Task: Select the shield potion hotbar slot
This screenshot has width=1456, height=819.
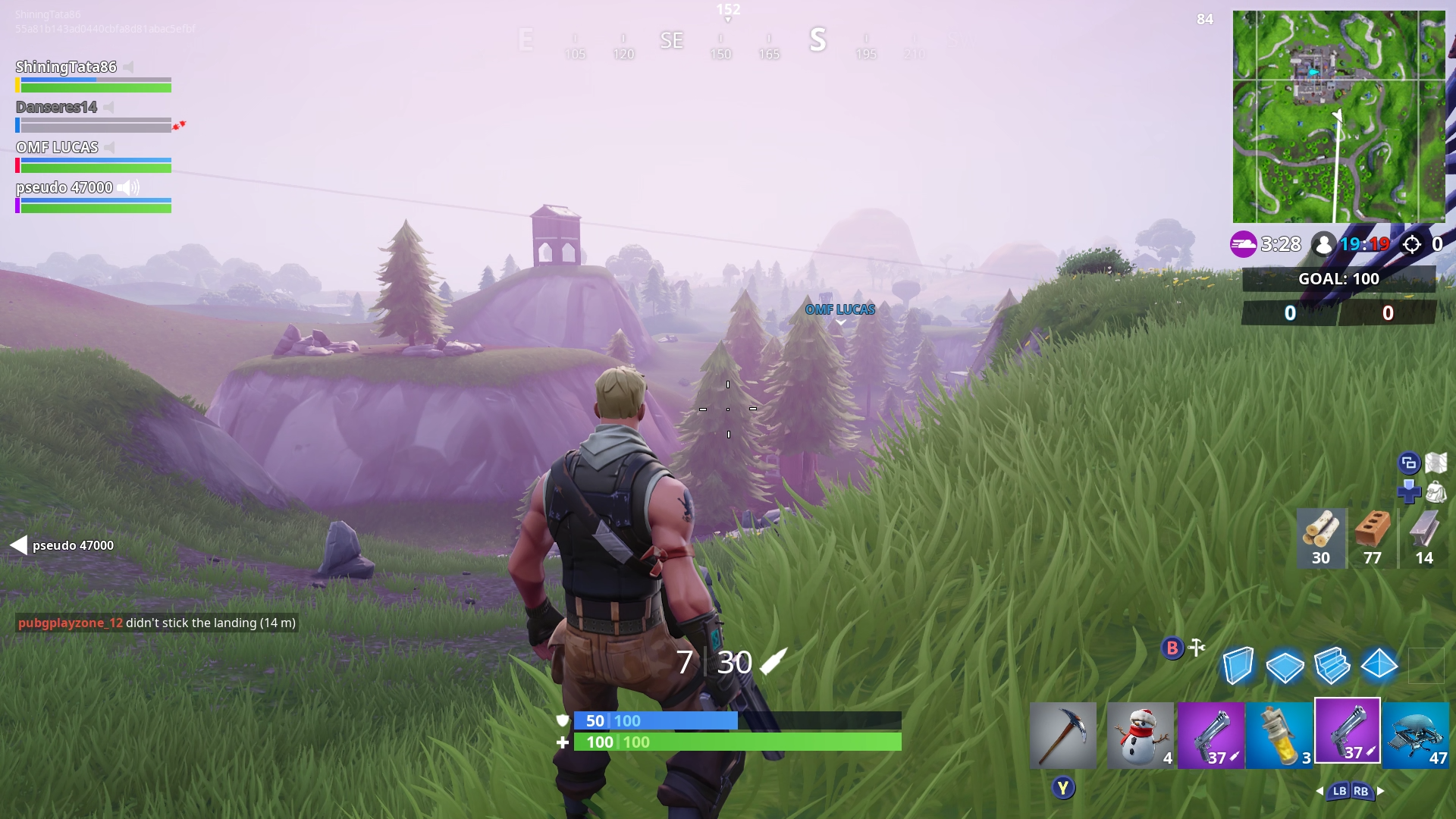Action: 1278,734
